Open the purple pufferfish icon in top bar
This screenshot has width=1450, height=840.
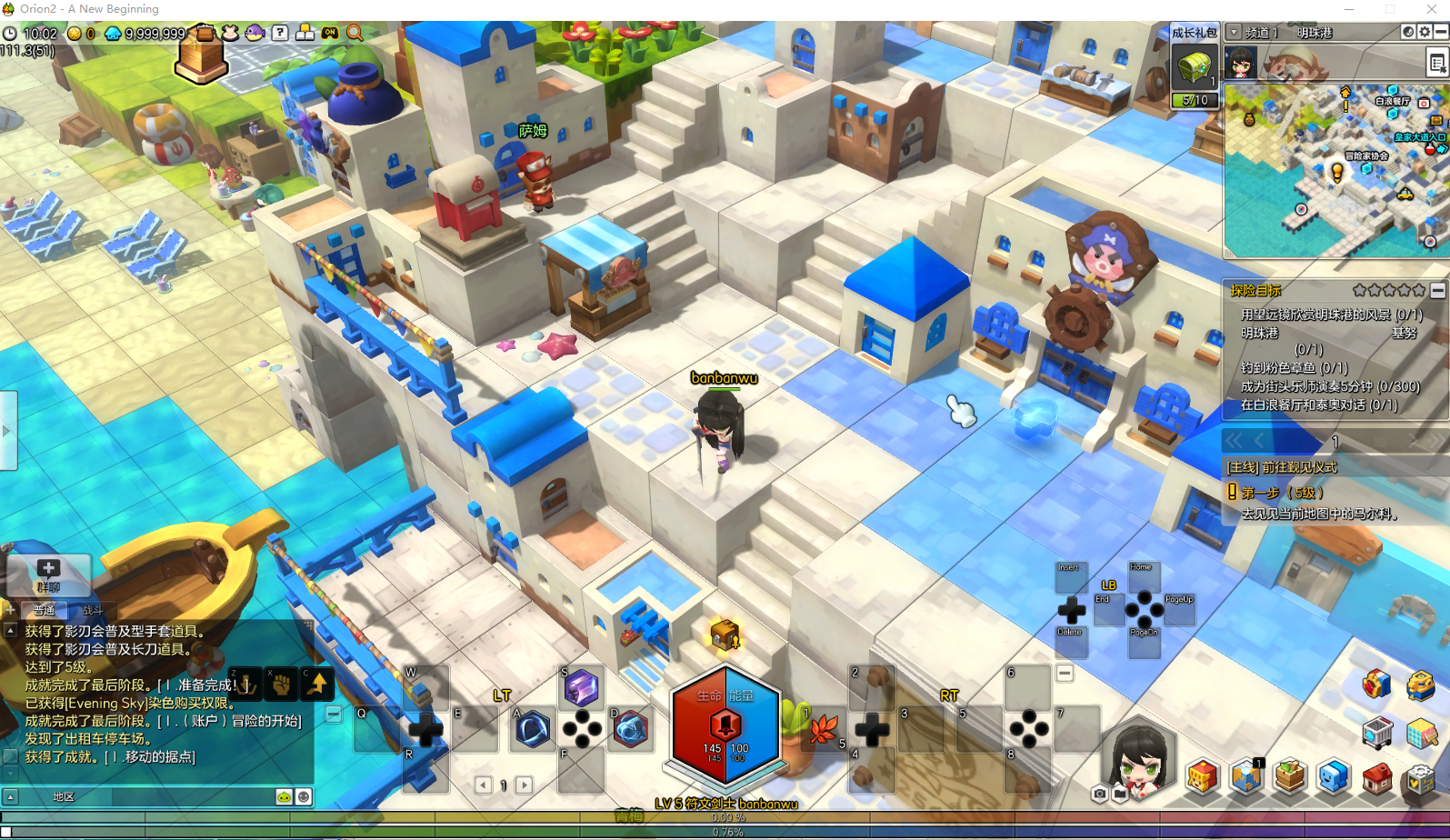[x=255, y=34]
